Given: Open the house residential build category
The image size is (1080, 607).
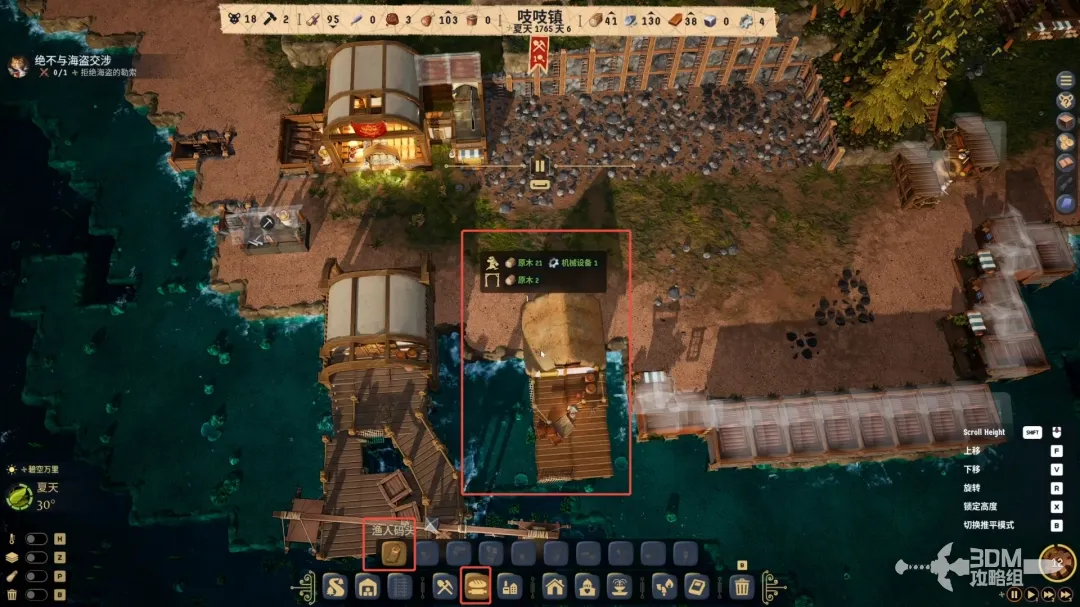Looking at the screenshot, I should click(554, 587).
